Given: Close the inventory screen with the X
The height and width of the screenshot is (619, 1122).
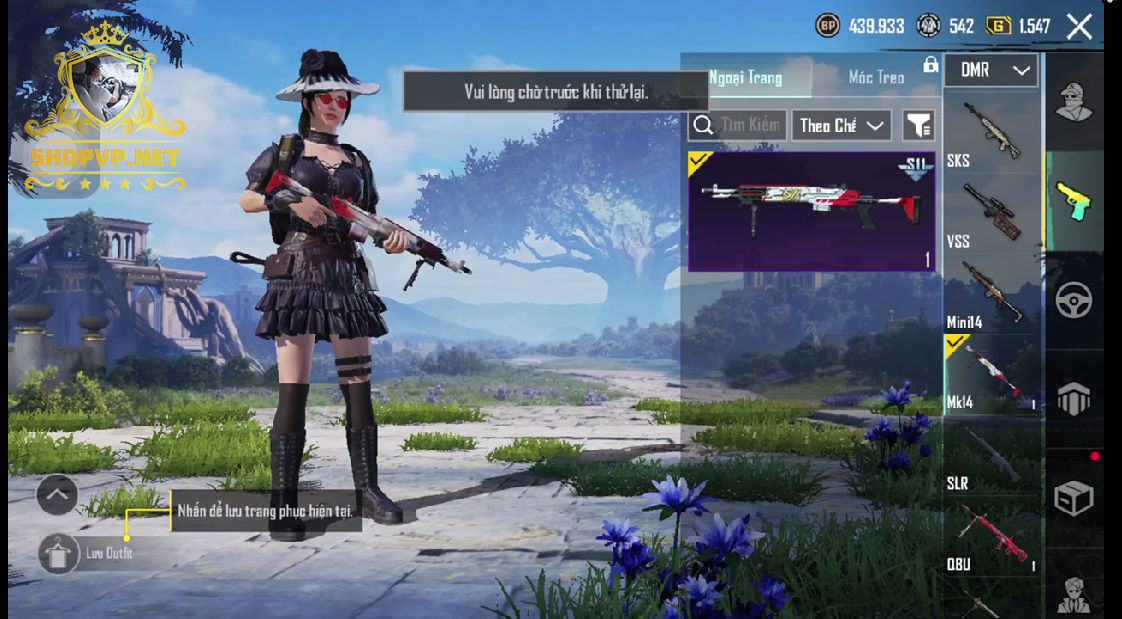Looking at the screenshot, I should (x=1079, y=26).
